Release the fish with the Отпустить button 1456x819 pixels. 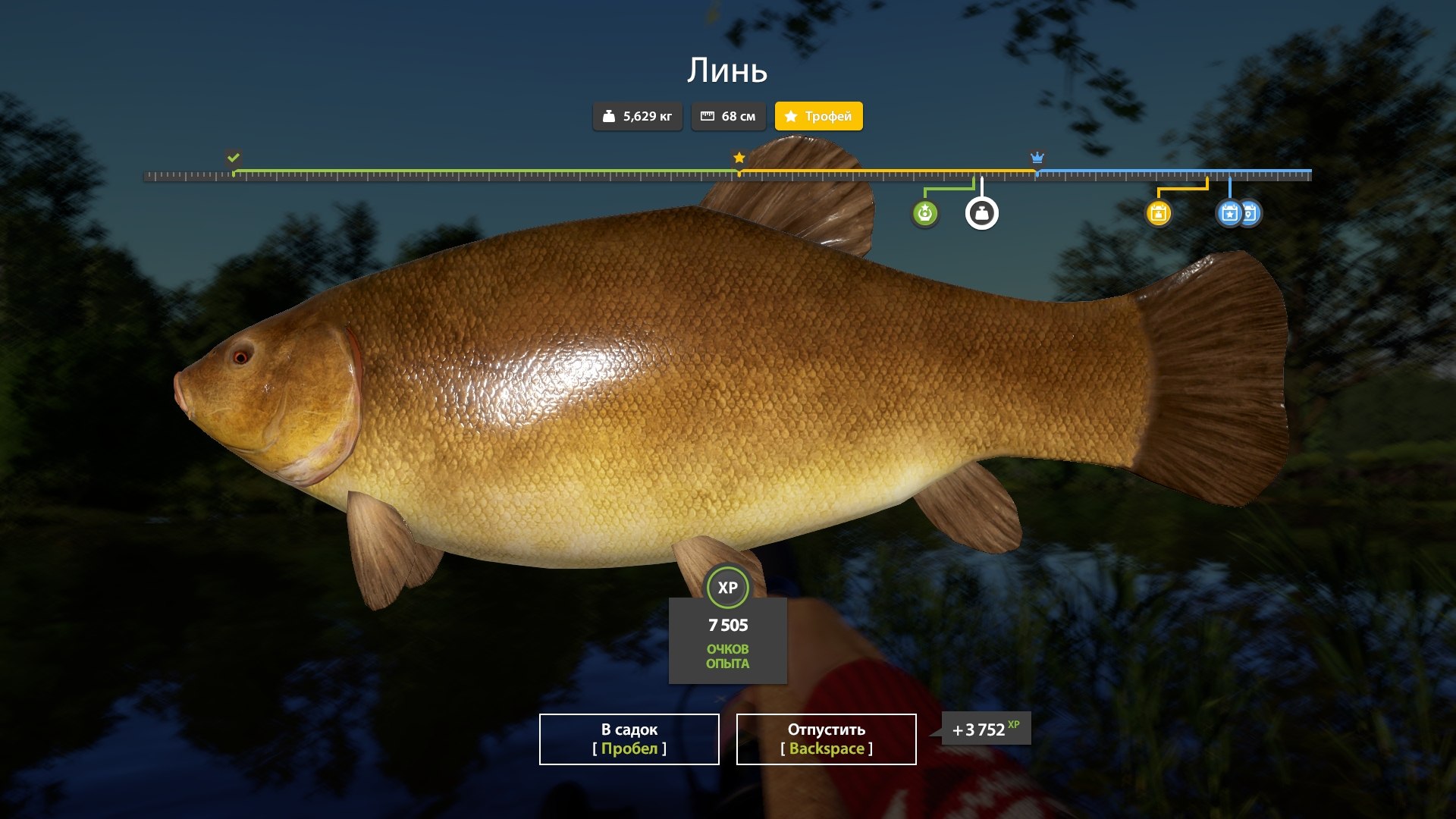pos(826,739)
